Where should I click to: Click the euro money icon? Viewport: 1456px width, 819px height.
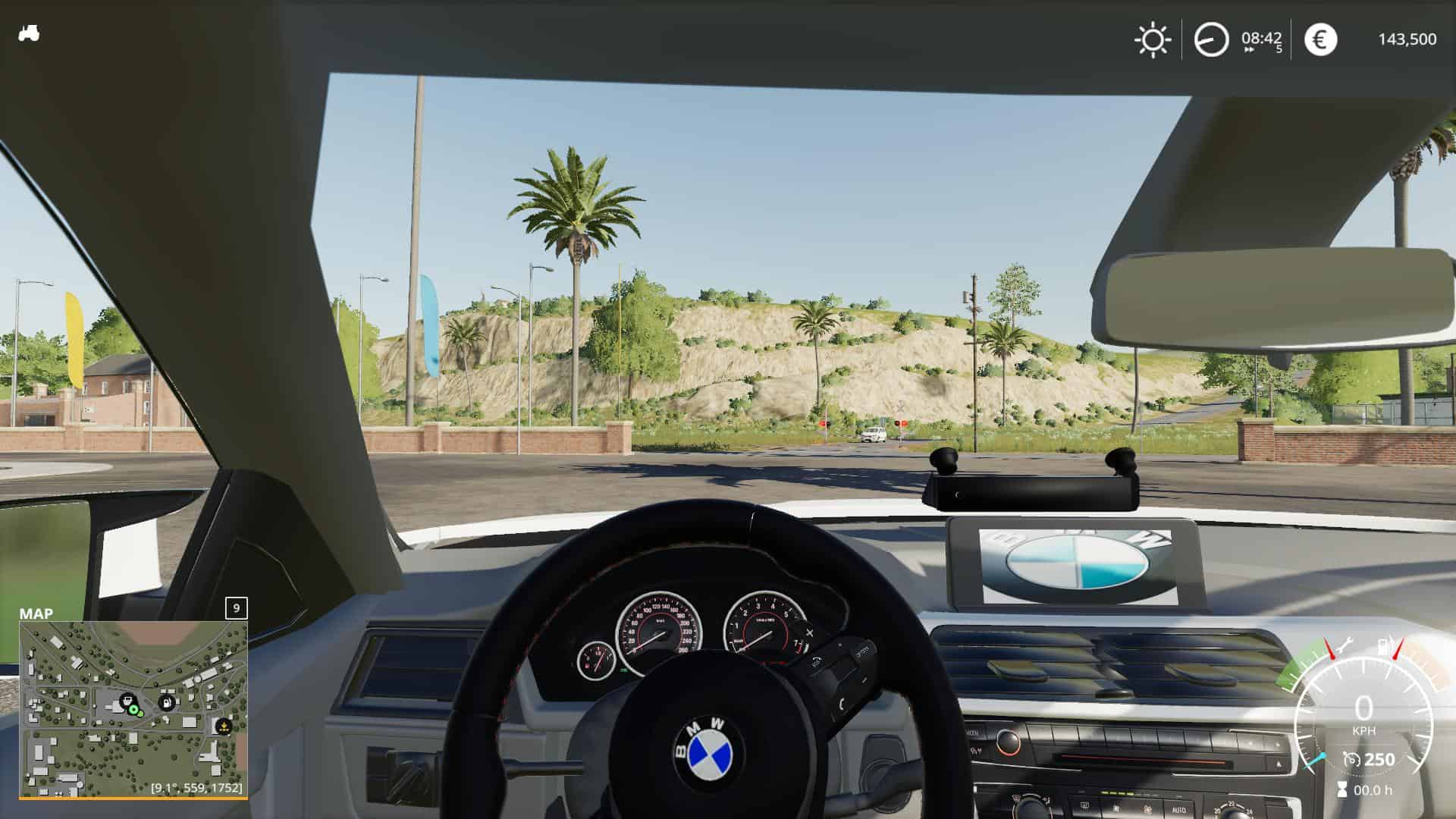(x=1320, y=39)
